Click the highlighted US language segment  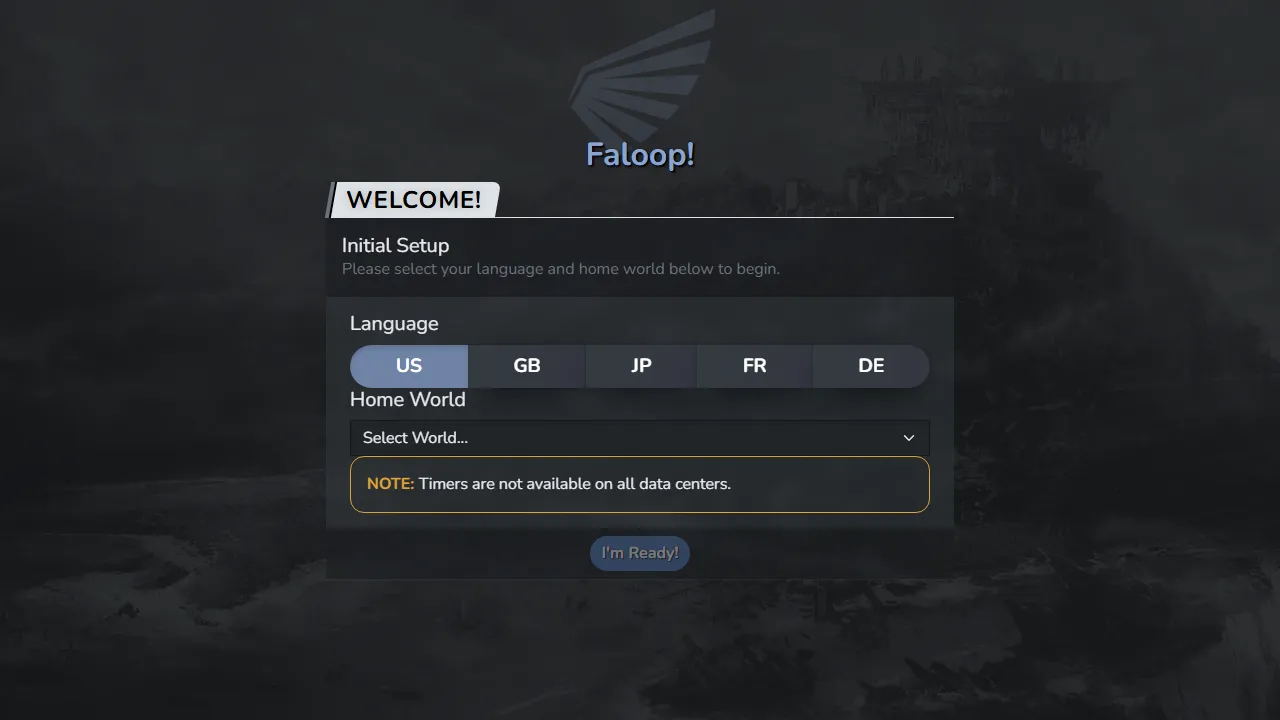408,366
